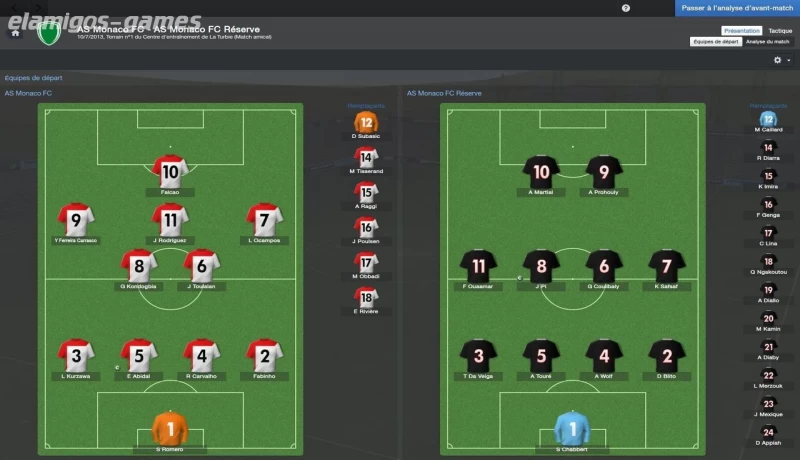Open the AS Monaco FC Réserve team link
Screen dimensions: 800x460
pos(444,93)
